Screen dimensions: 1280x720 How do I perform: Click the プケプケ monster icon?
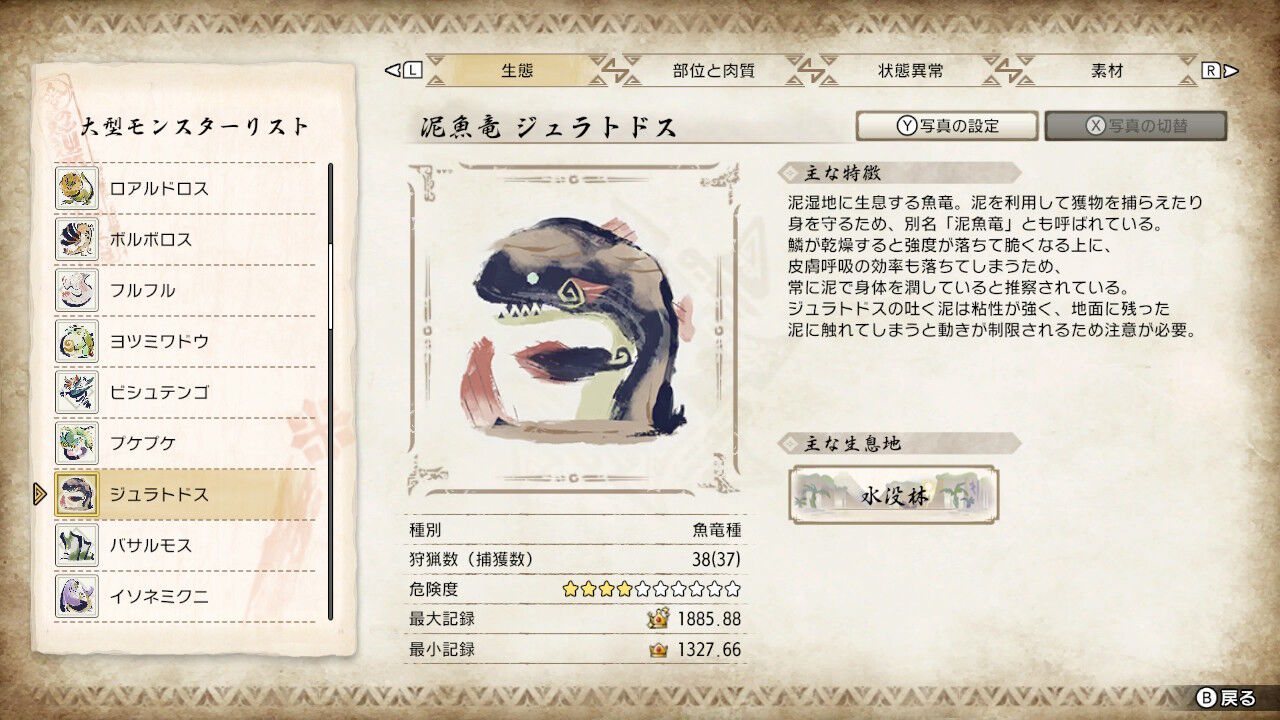(79, 443)
